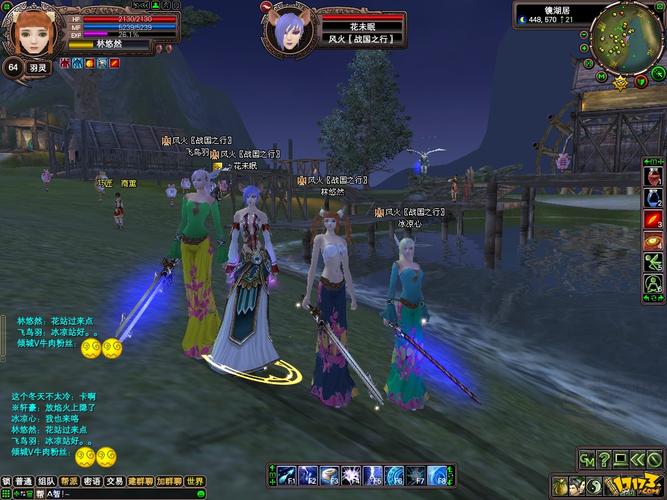This screenshot has width=667, height=500.
Task: Switch to the 普通 chat channel
Action: coord(23,481)
